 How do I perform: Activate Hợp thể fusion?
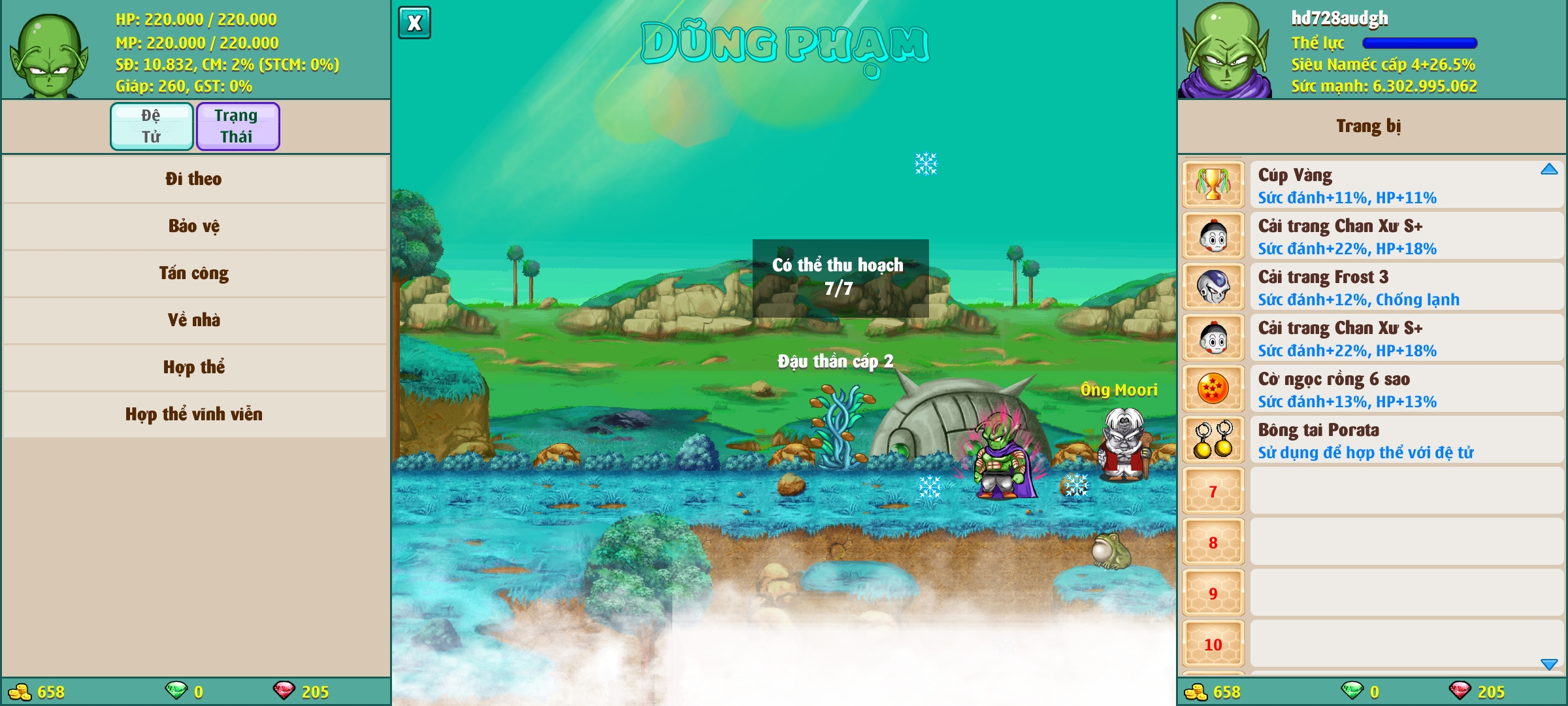coord(194,367)
